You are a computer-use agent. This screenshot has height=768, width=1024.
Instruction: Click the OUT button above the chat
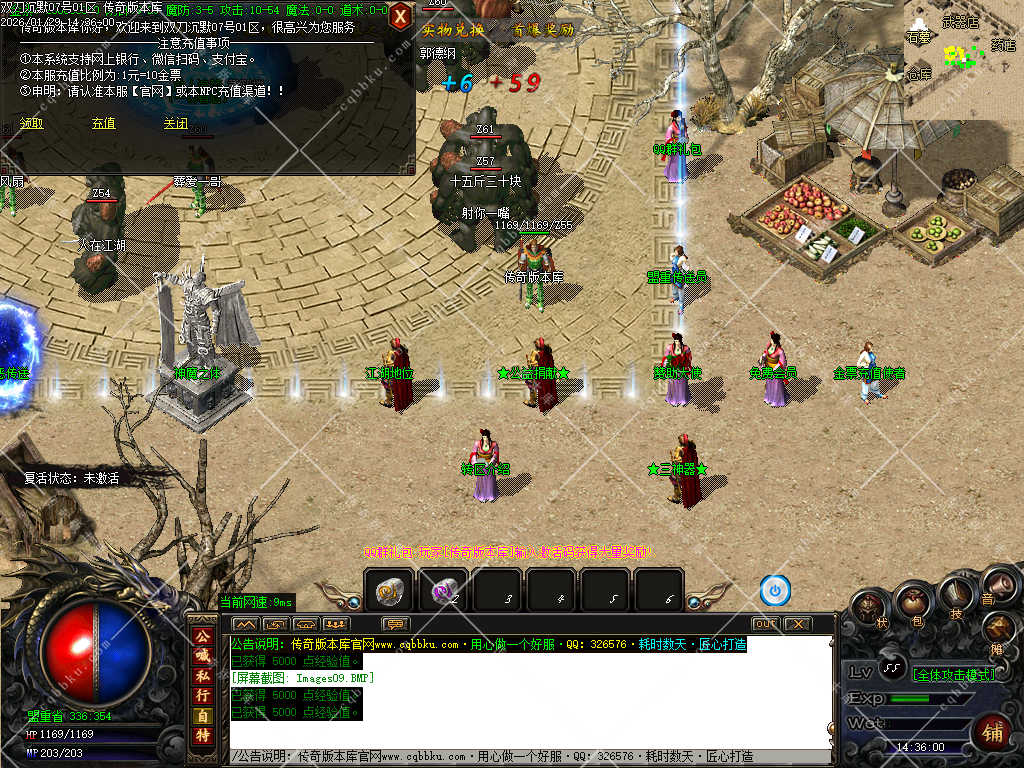coord(765,624)
